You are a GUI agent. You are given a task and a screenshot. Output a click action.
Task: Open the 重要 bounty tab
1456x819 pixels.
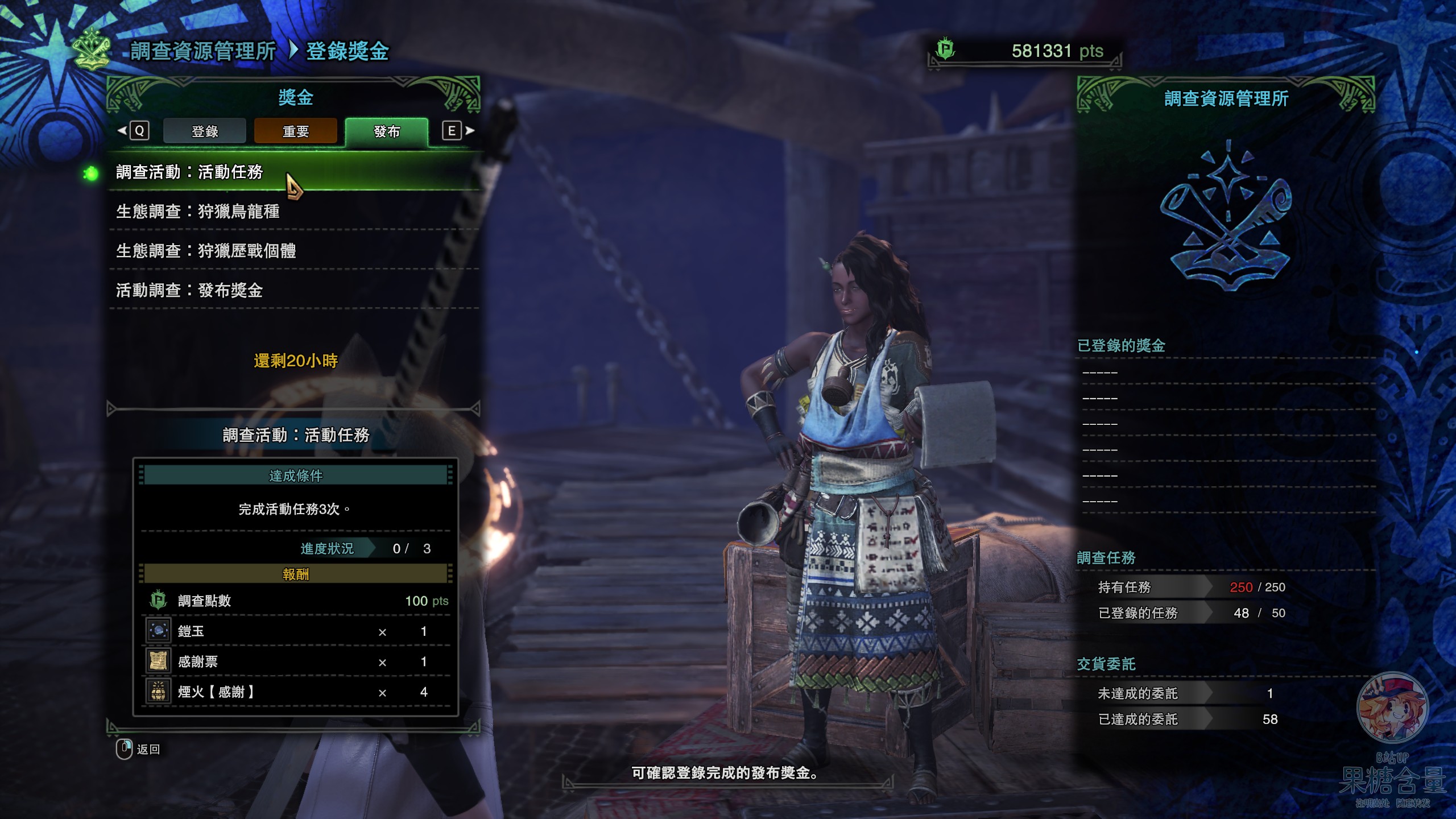[296, 131]
